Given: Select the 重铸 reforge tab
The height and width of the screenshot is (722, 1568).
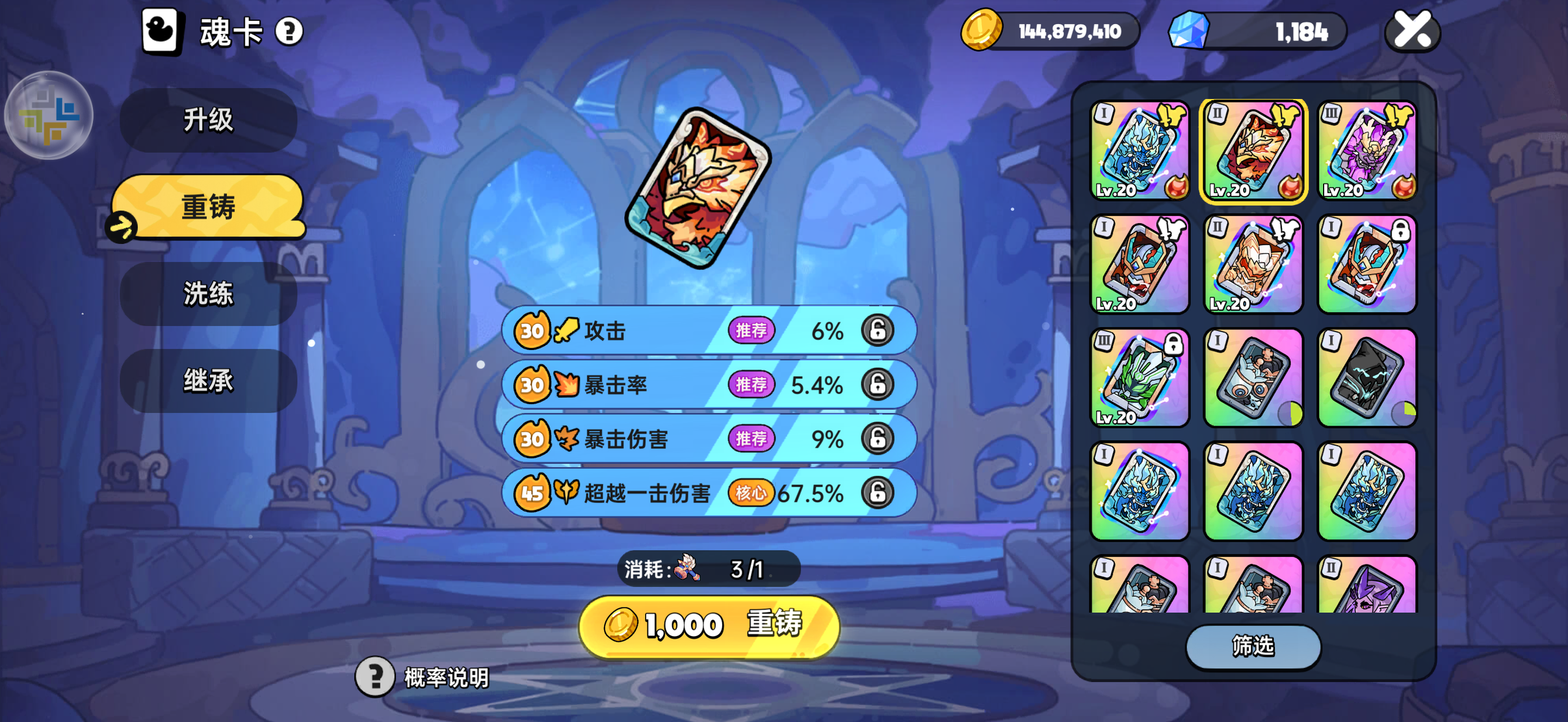Looking at the screenshot, I should [208, 207].
